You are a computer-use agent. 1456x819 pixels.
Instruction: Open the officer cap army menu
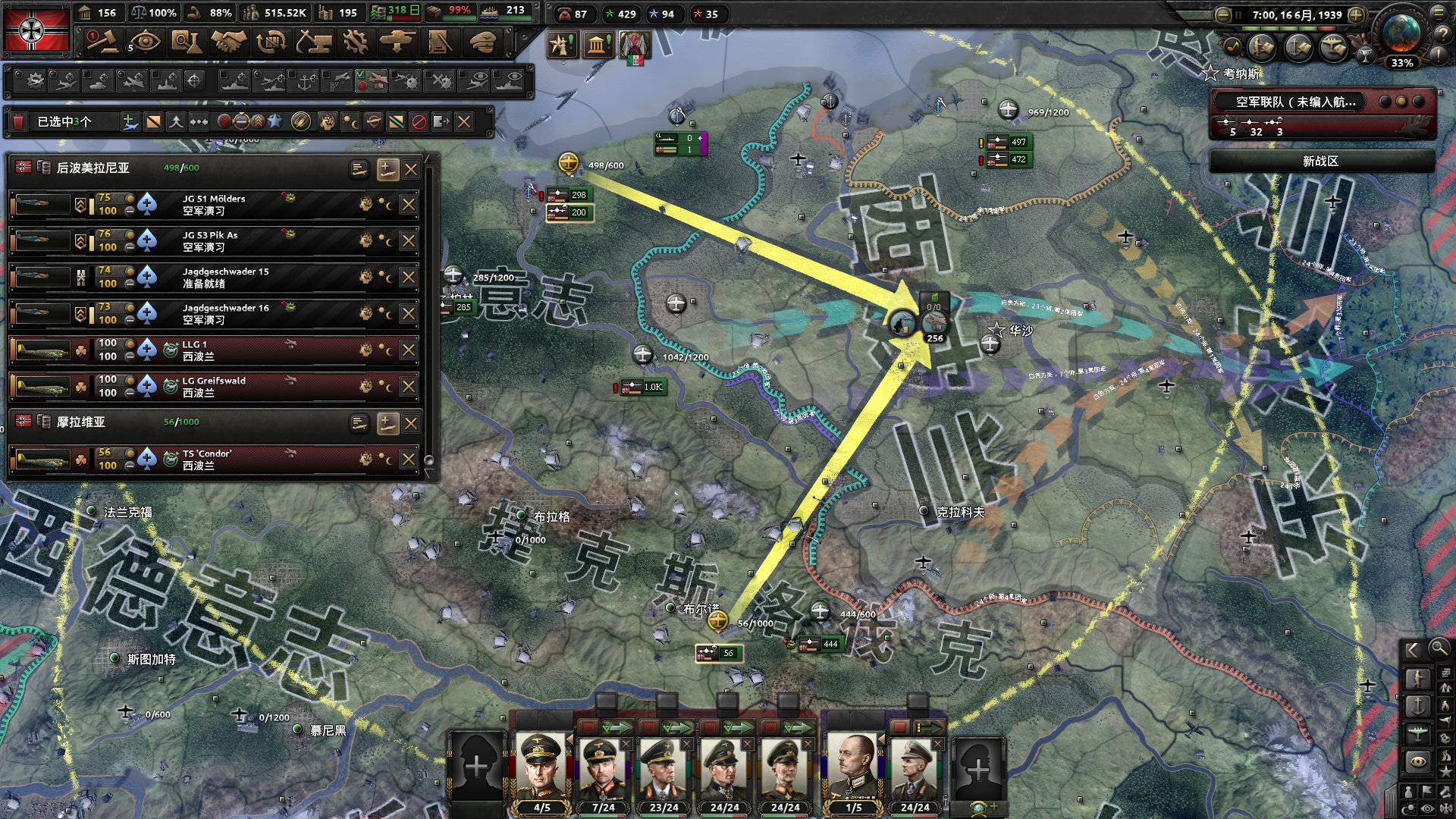[482, 42]
